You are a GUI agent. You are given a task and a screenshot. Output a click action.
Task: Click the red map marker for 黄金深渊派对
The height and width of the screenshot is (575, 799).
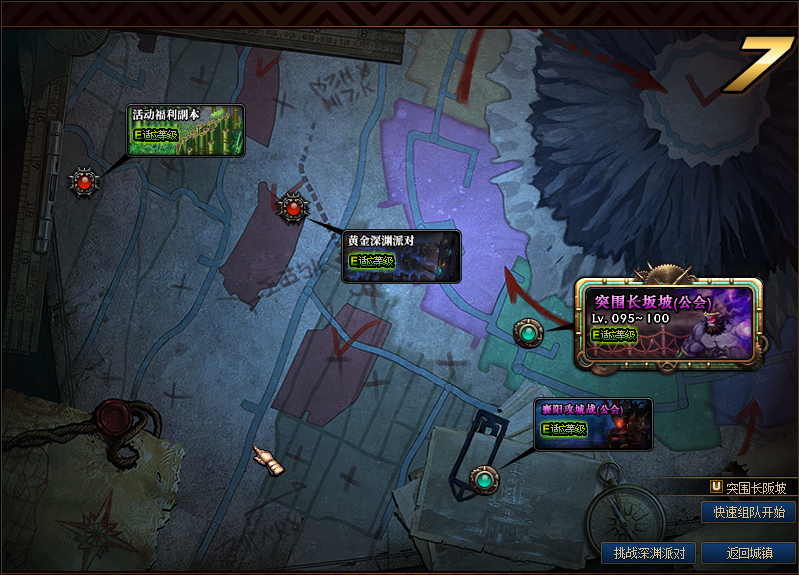click(x=292, y=208)
